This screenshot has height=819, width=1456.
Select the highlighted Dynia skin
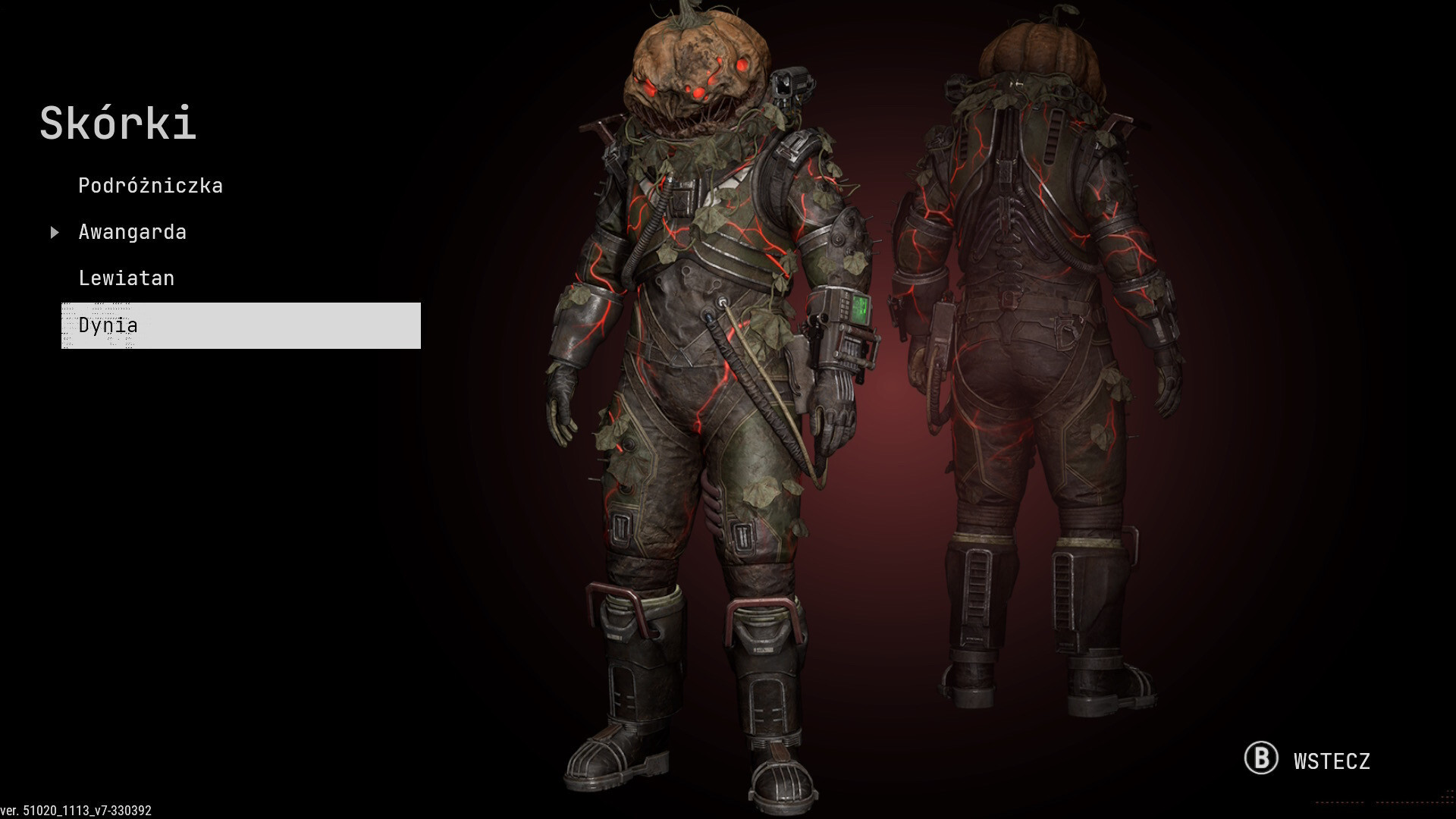240,325
